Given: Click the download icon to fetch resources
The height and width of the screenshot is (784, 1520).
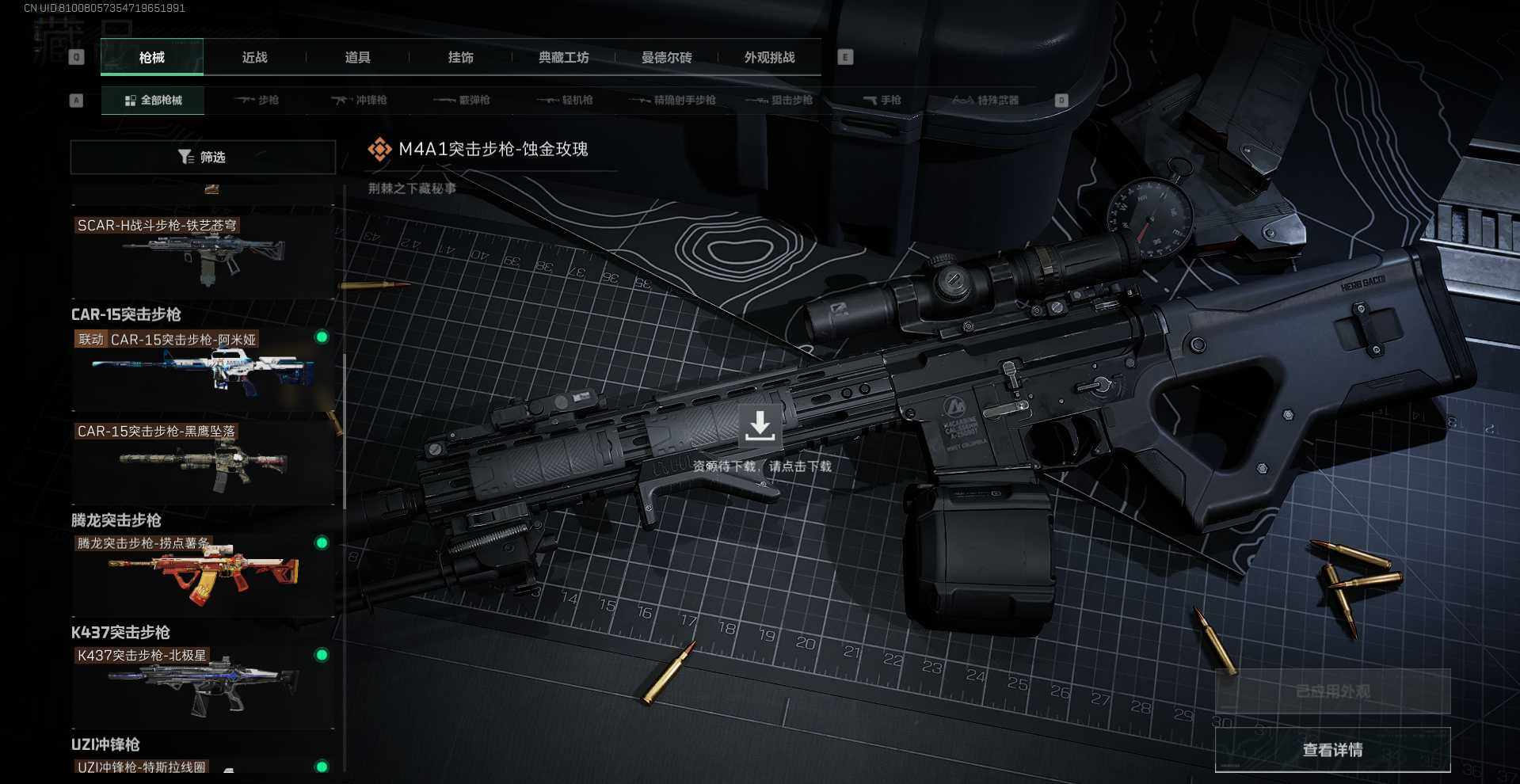Looking at the screenshot, I should (x=760, y=427).
